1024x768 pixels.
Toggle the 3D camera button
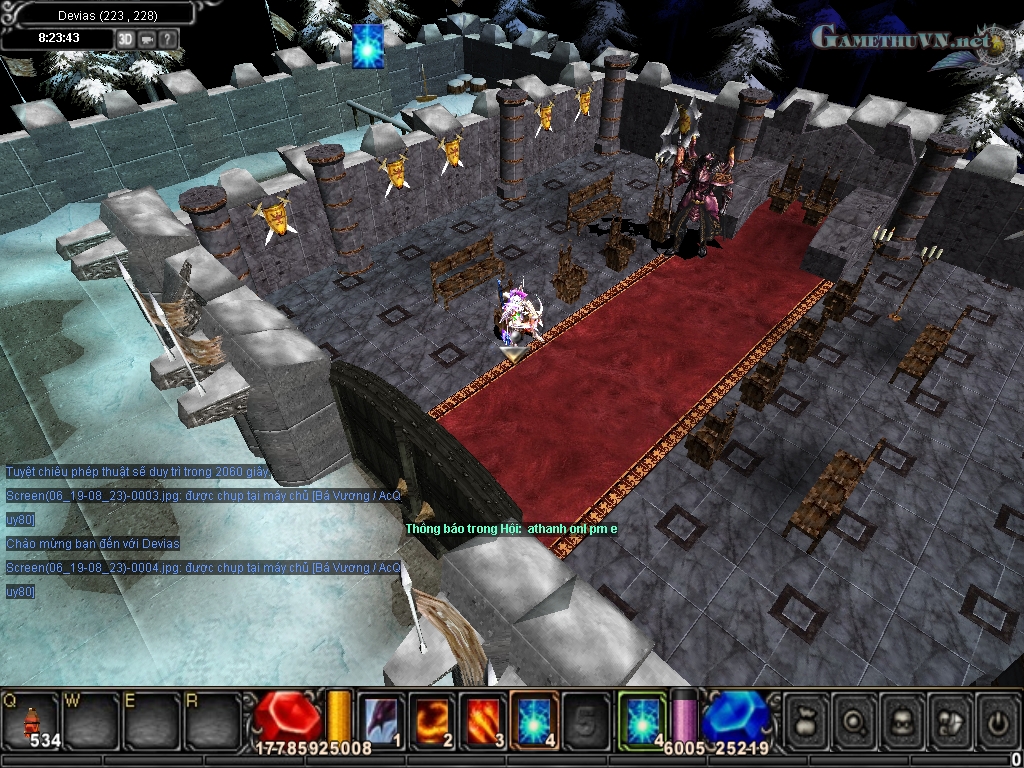[126, 39]
